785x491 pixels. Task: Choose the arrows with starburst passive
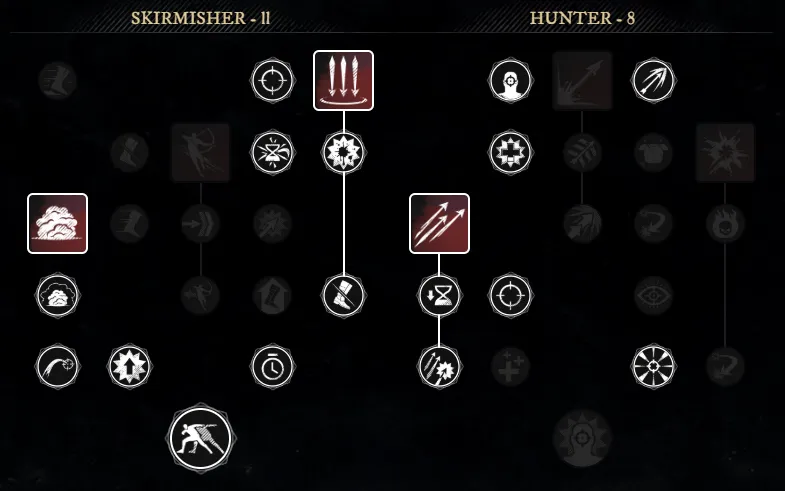[439, 366]
